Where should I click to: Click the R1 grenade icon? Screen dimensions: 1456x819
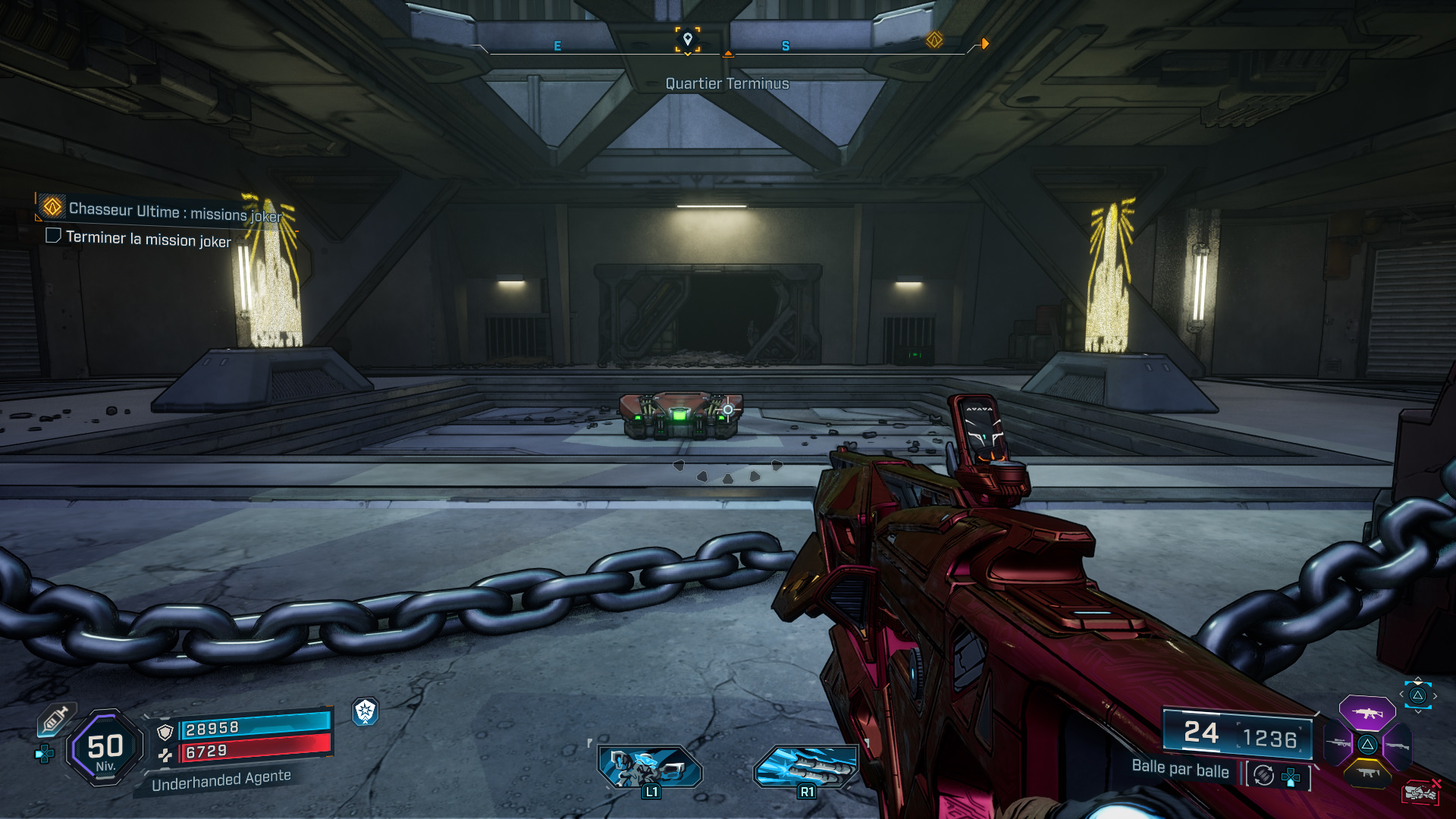[806, 766]
